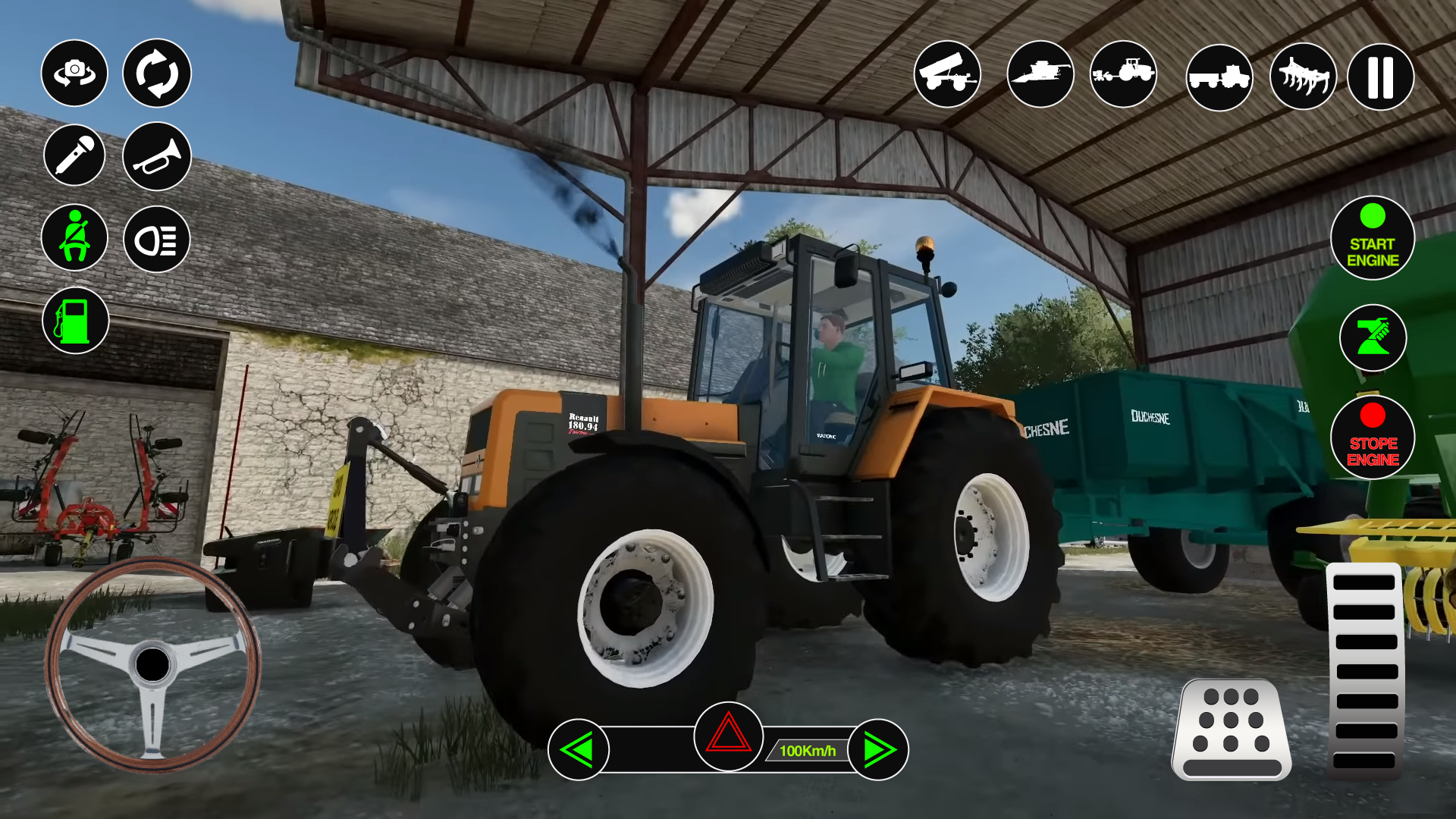This screenshot has height=819, width=1456.
Task: Switch the camera view
Action: pyautogui.click(x=74, y=74)
